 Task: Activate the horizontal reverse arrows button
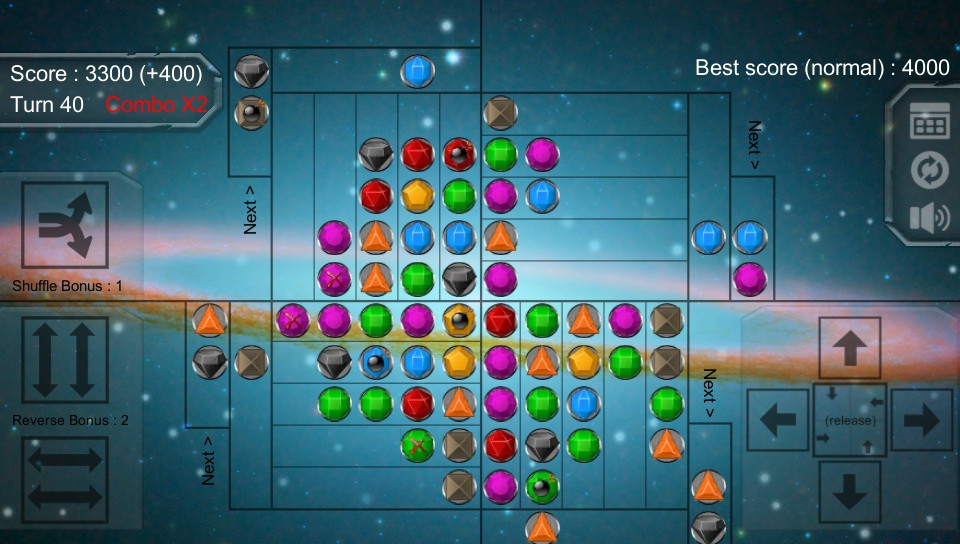[64, 475]
